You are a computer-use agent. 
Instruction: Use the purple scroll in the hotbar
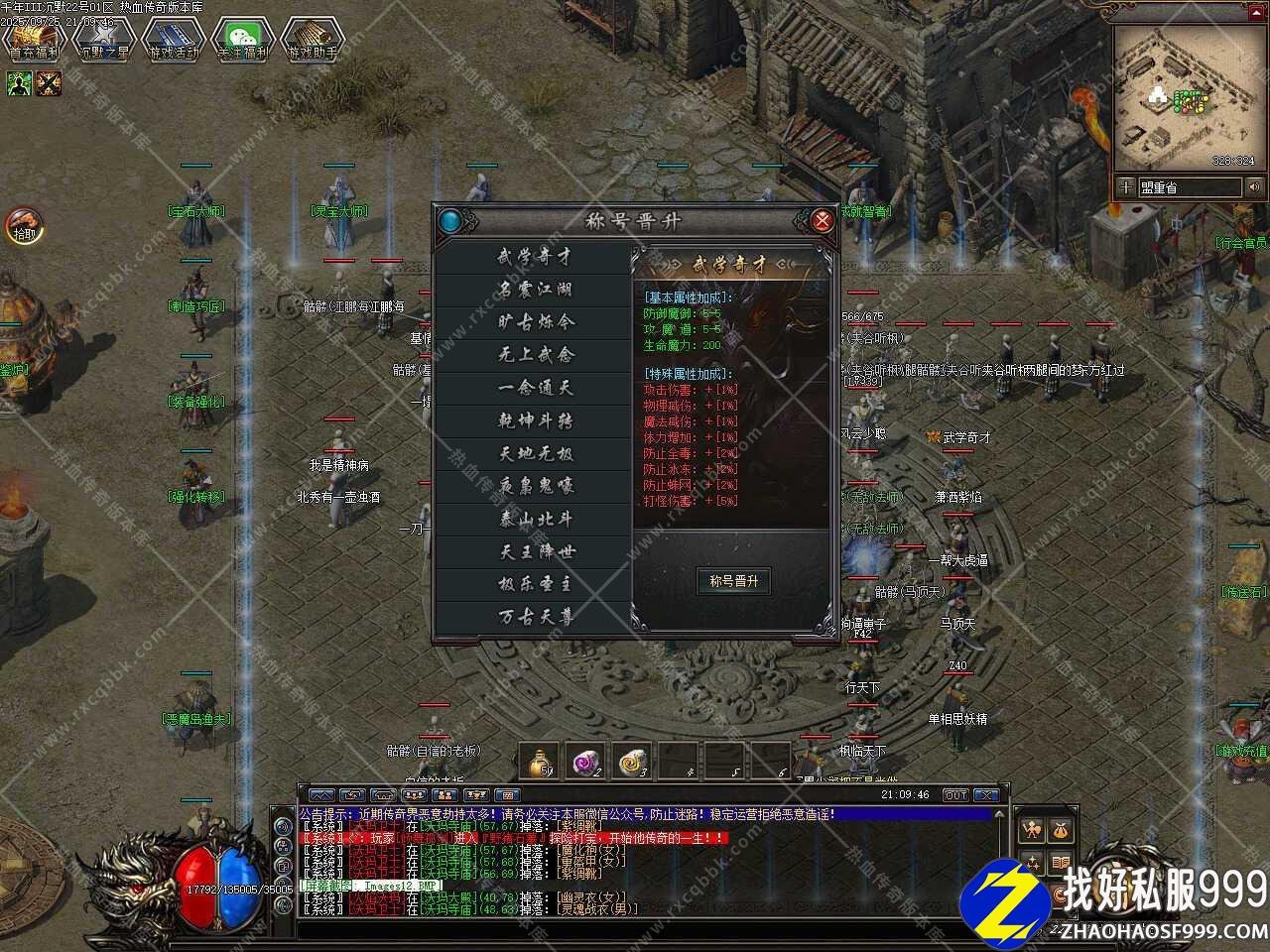[x=586, y=761]
